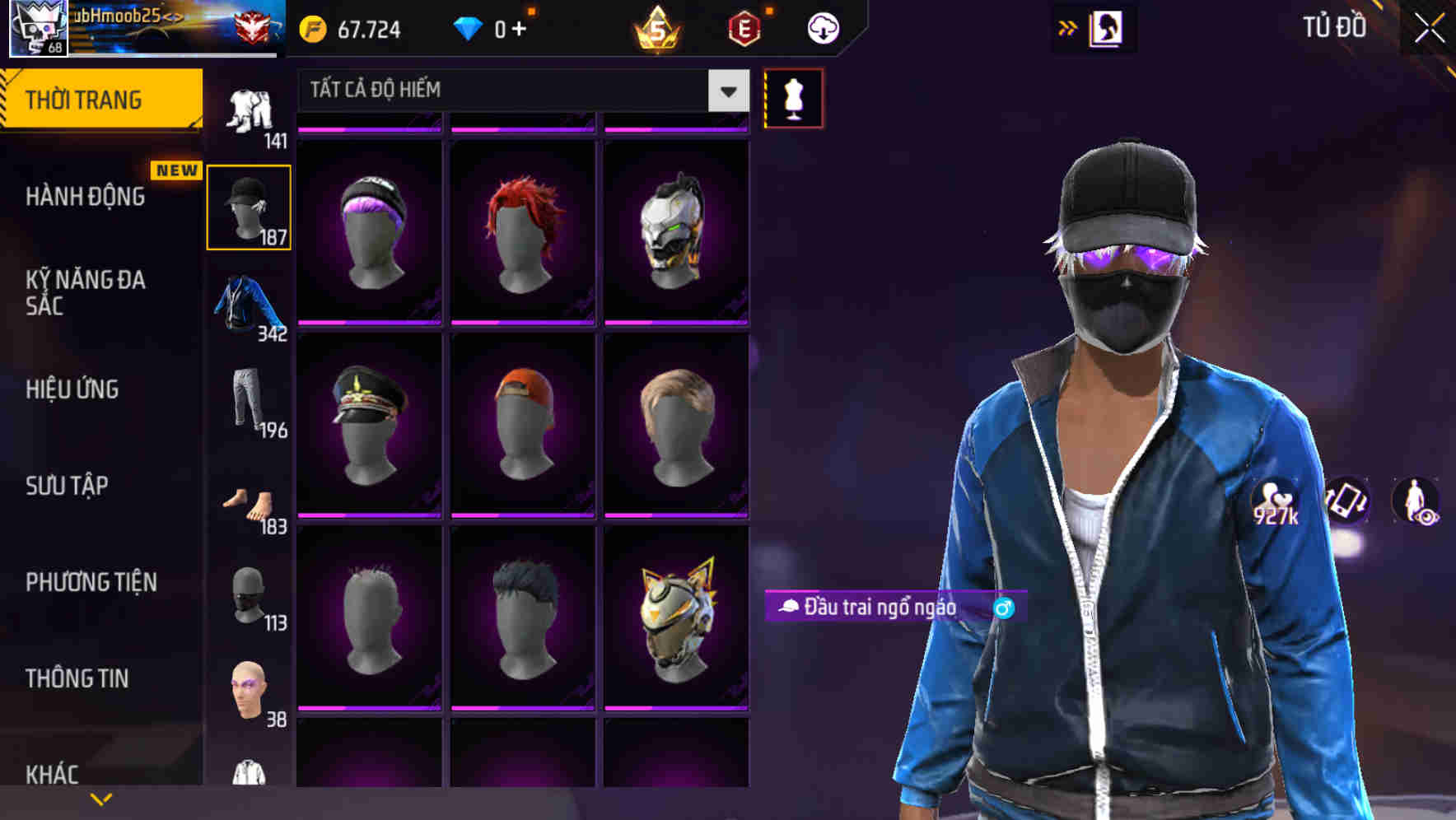
Task: Collapse the panel using the double-arrow chevron
Action: [1068, 26]
